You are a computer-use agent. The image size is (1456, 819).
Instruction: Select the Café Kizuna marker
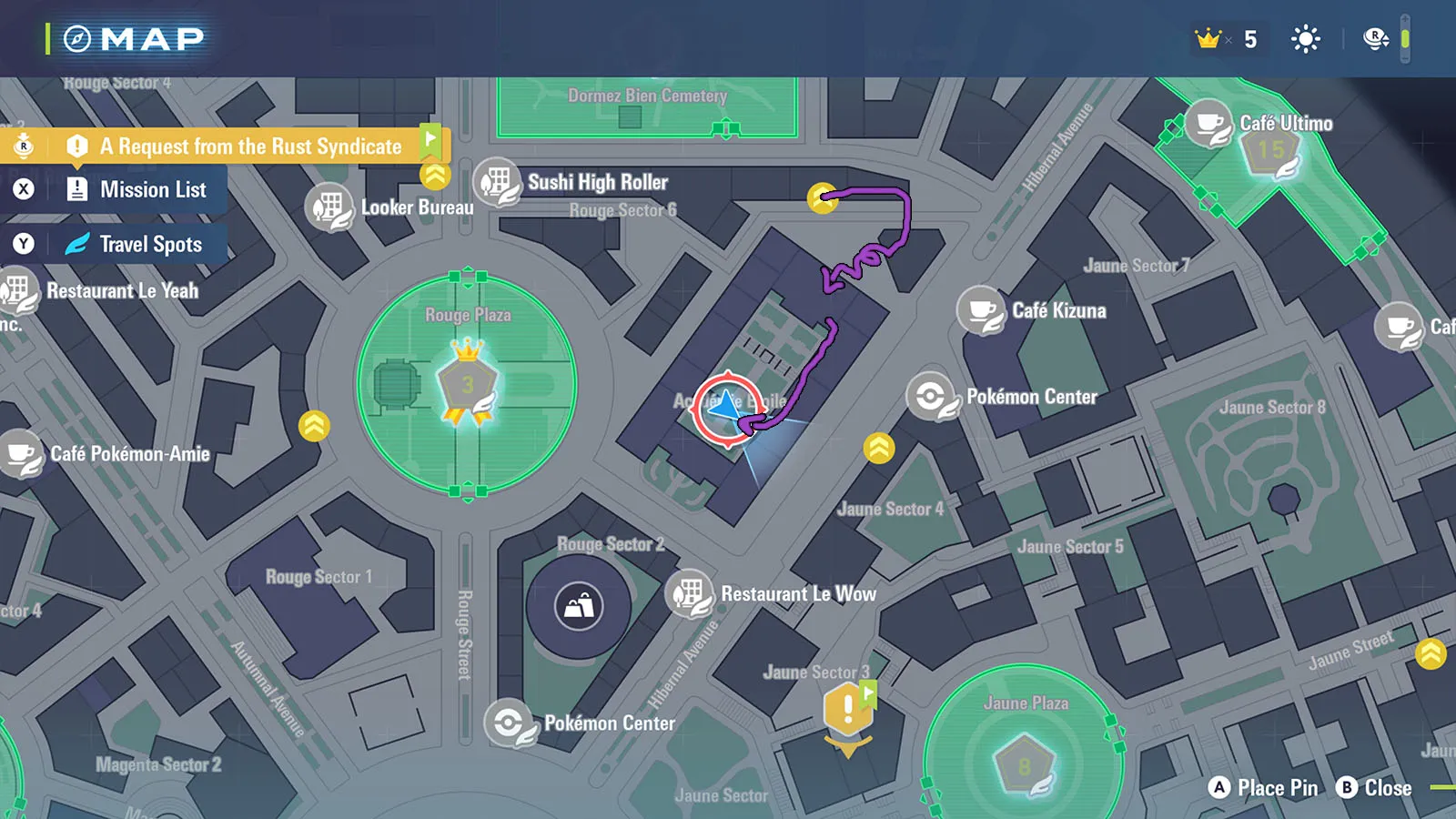point(981,311)
